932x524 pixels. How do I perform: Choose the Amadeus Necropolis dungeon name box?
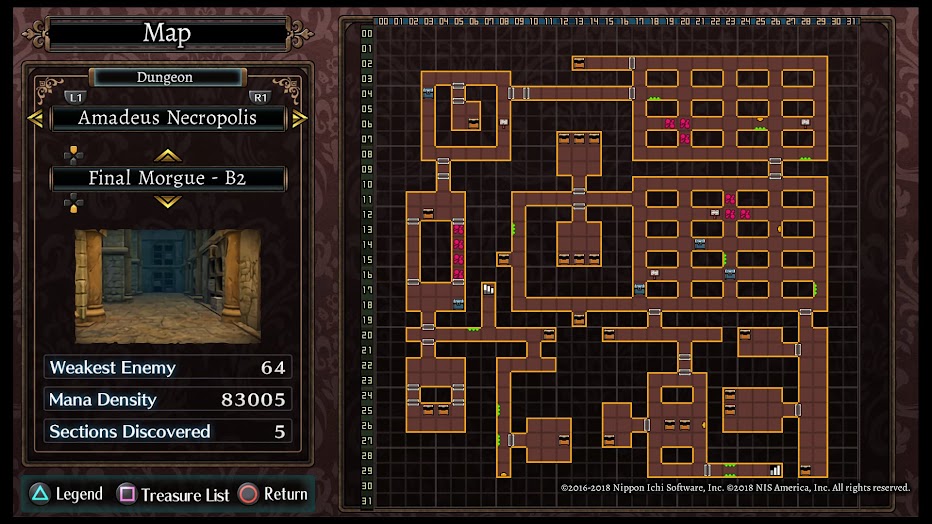coord(167,118)
